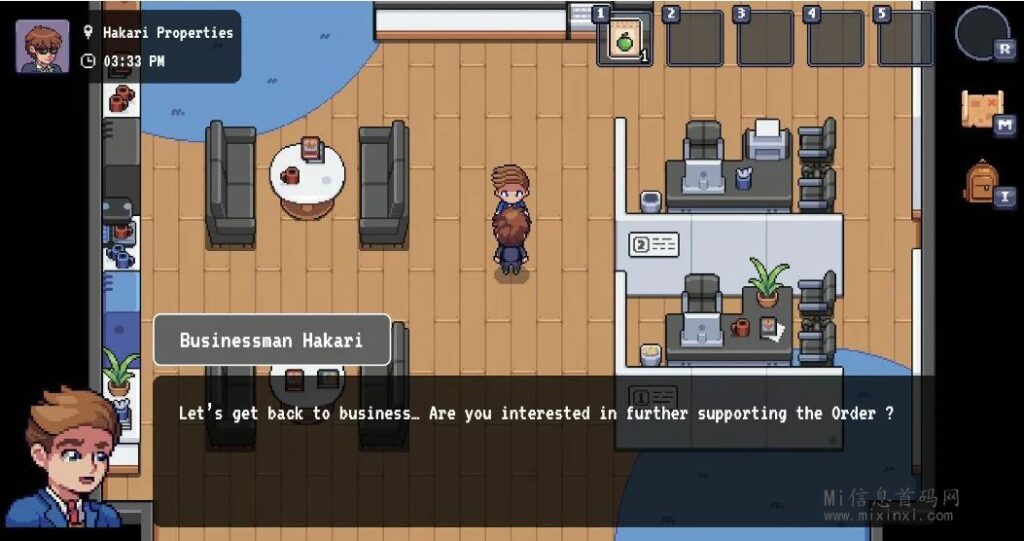This screenshot has height=541, width=1024.
Task: Click the player portrait avatar
Action: (x=42, y=46)
